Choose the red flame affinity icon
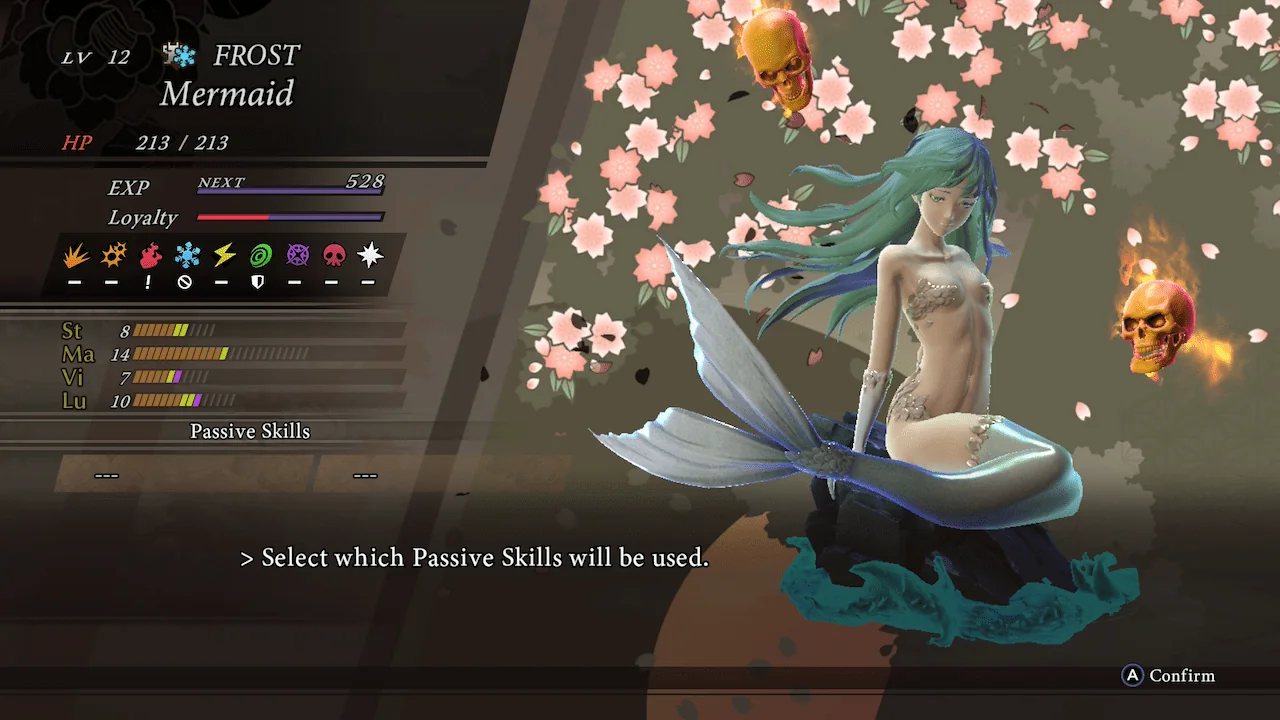The width and height of the screenshot is (1280, 720). pyautogui.click(x=149, y=256)
